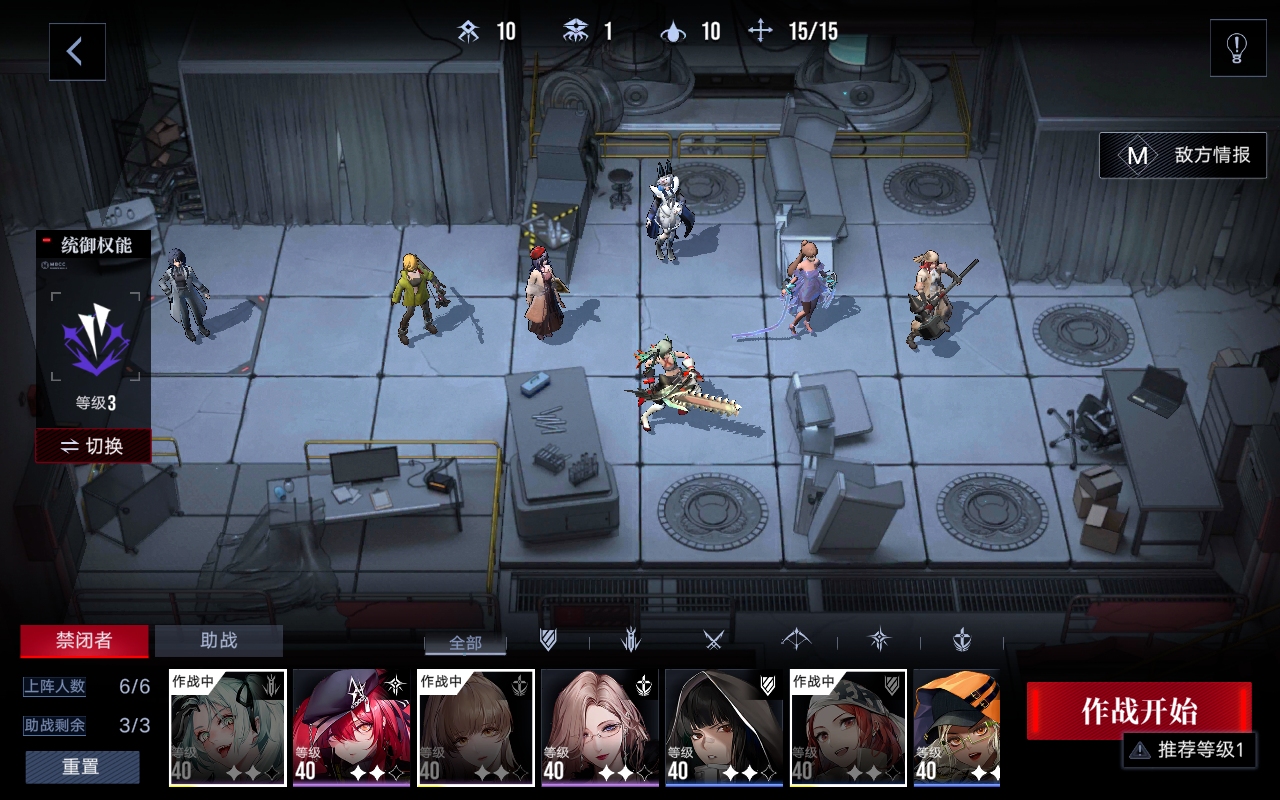This screenshot has width=1280, height=800.
Task: Choose the red-haired beret character card
Action: [351, 727]
